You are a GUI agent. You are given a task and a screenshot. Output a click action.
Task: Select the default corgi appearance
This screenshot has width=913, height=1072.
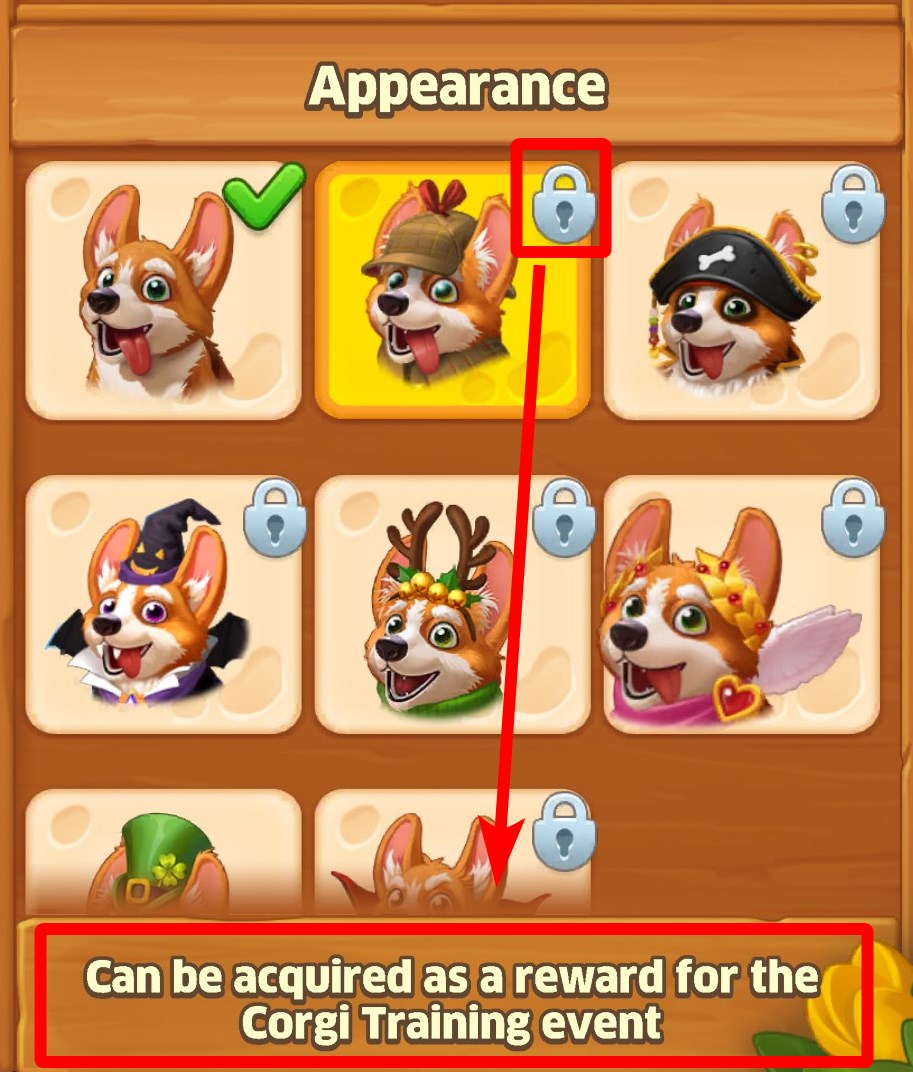click(163, 290)
